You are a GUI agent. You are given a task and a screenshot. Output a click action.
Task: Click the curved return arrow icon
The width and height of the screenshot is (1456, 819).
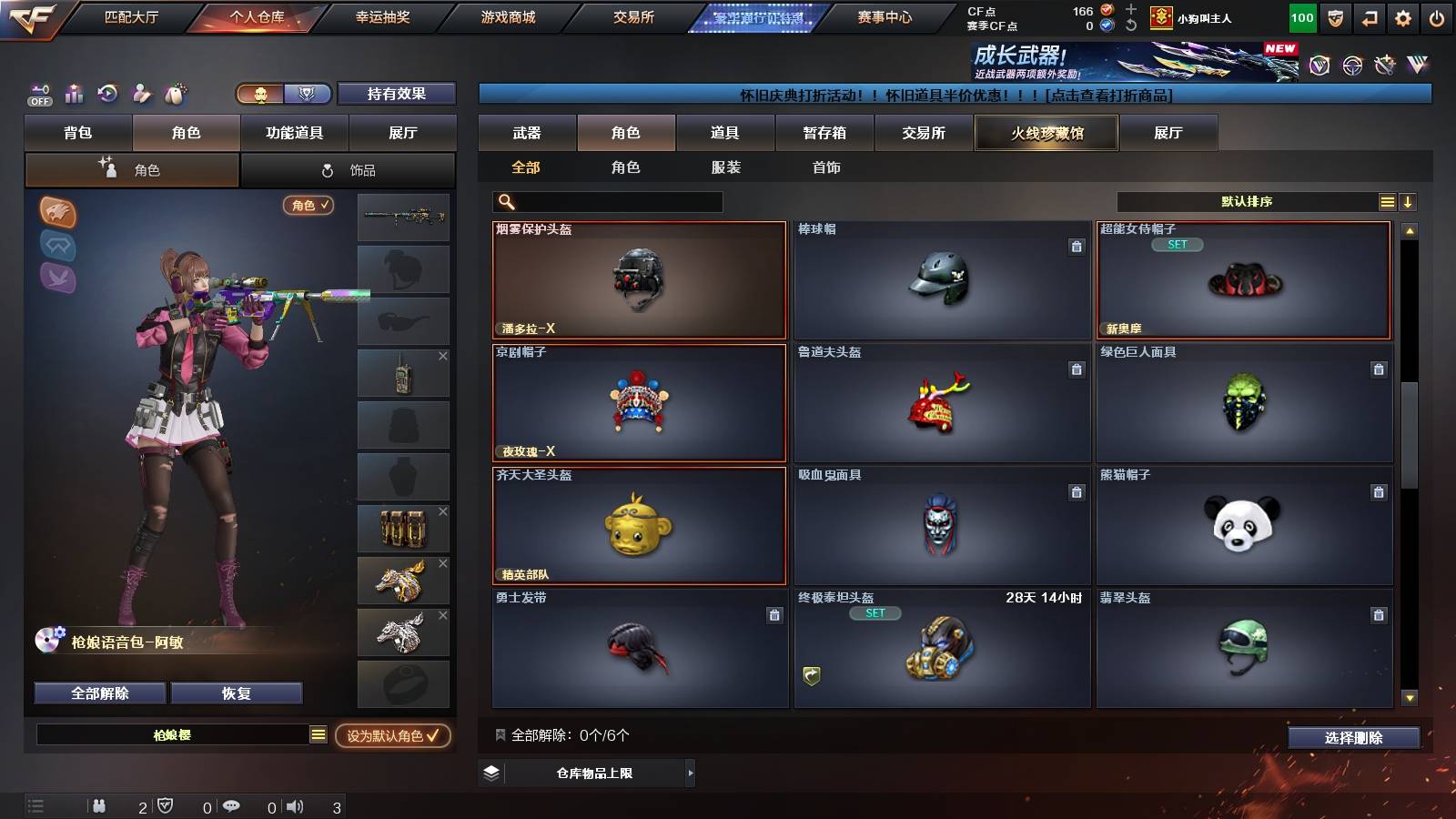click(1370, 15)
